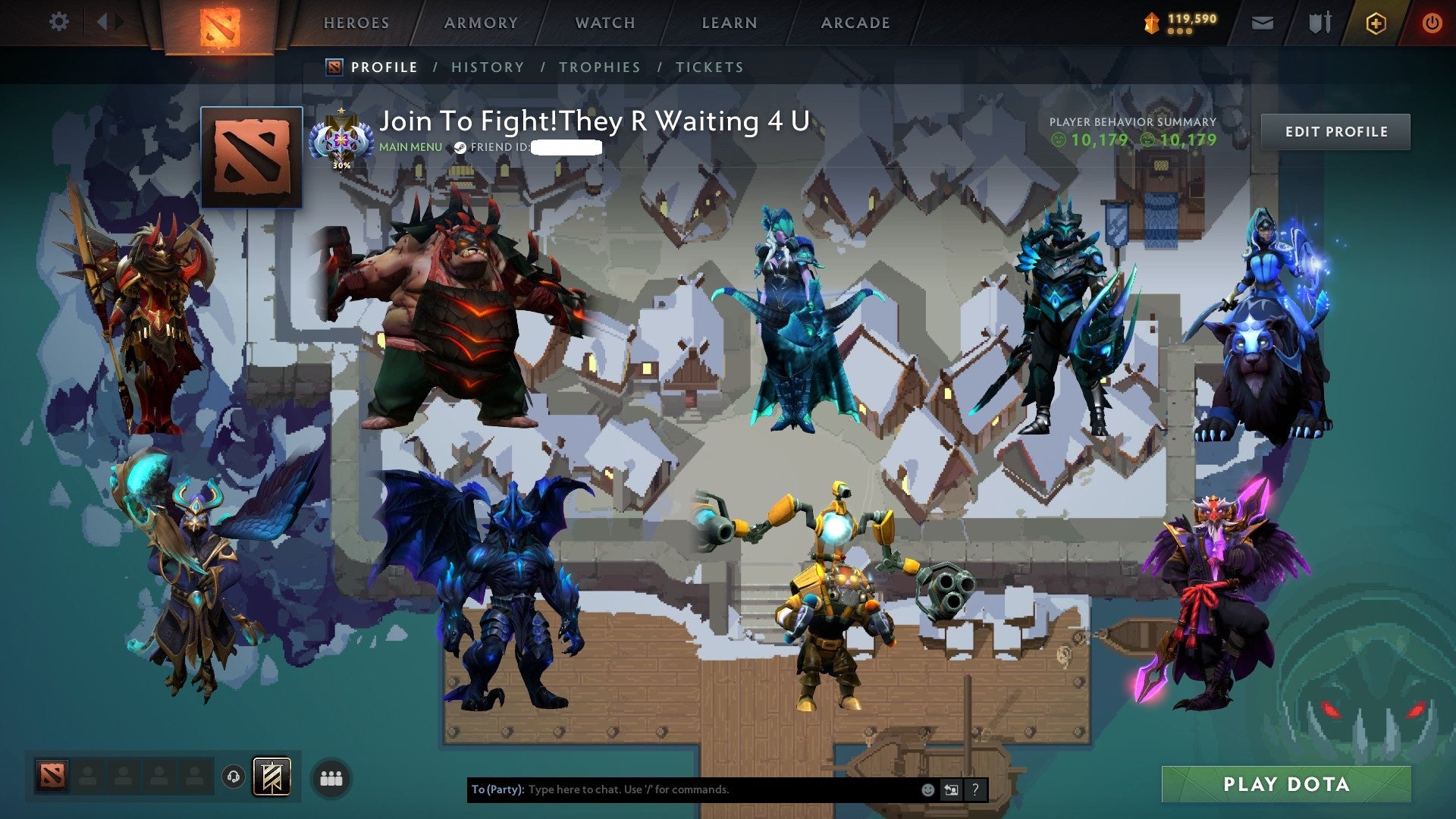This screenshot has height=819, width=1456.
Task: Switch to the TROPHIES tab
Action: (598, 67)
